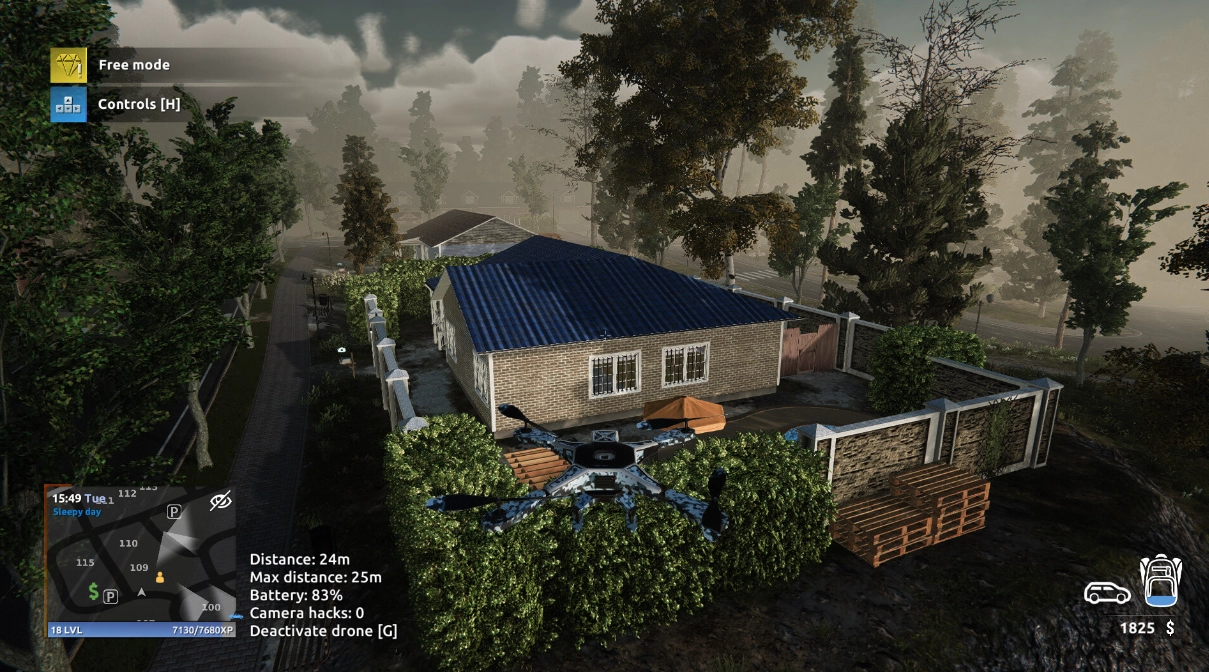Click house number 110 on the minimap
The height and width of the screenshot is (672, 1209).
(x=128, y=543)
